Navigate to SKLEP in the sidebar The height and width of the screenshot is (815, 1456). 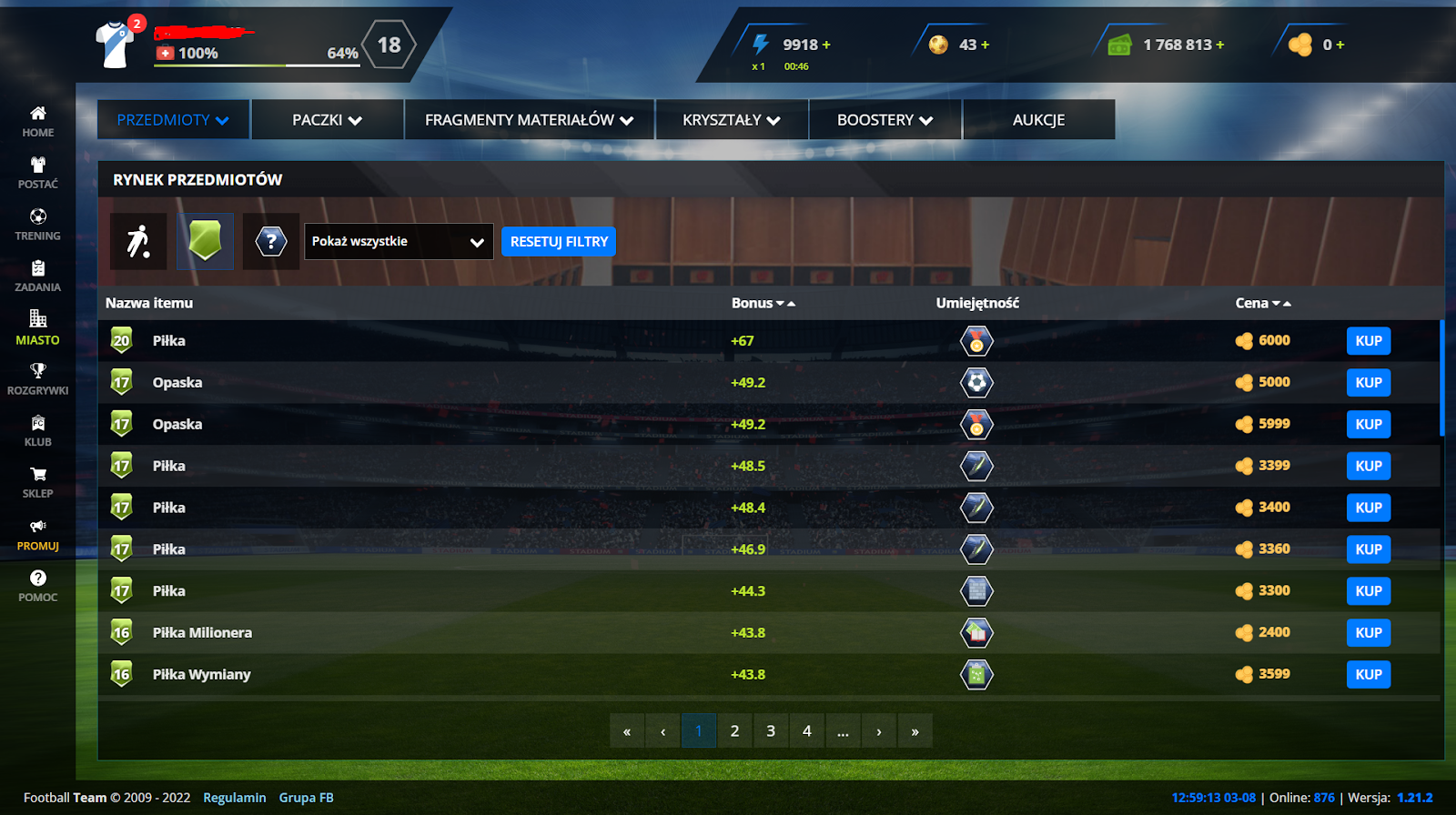[37, 482]
